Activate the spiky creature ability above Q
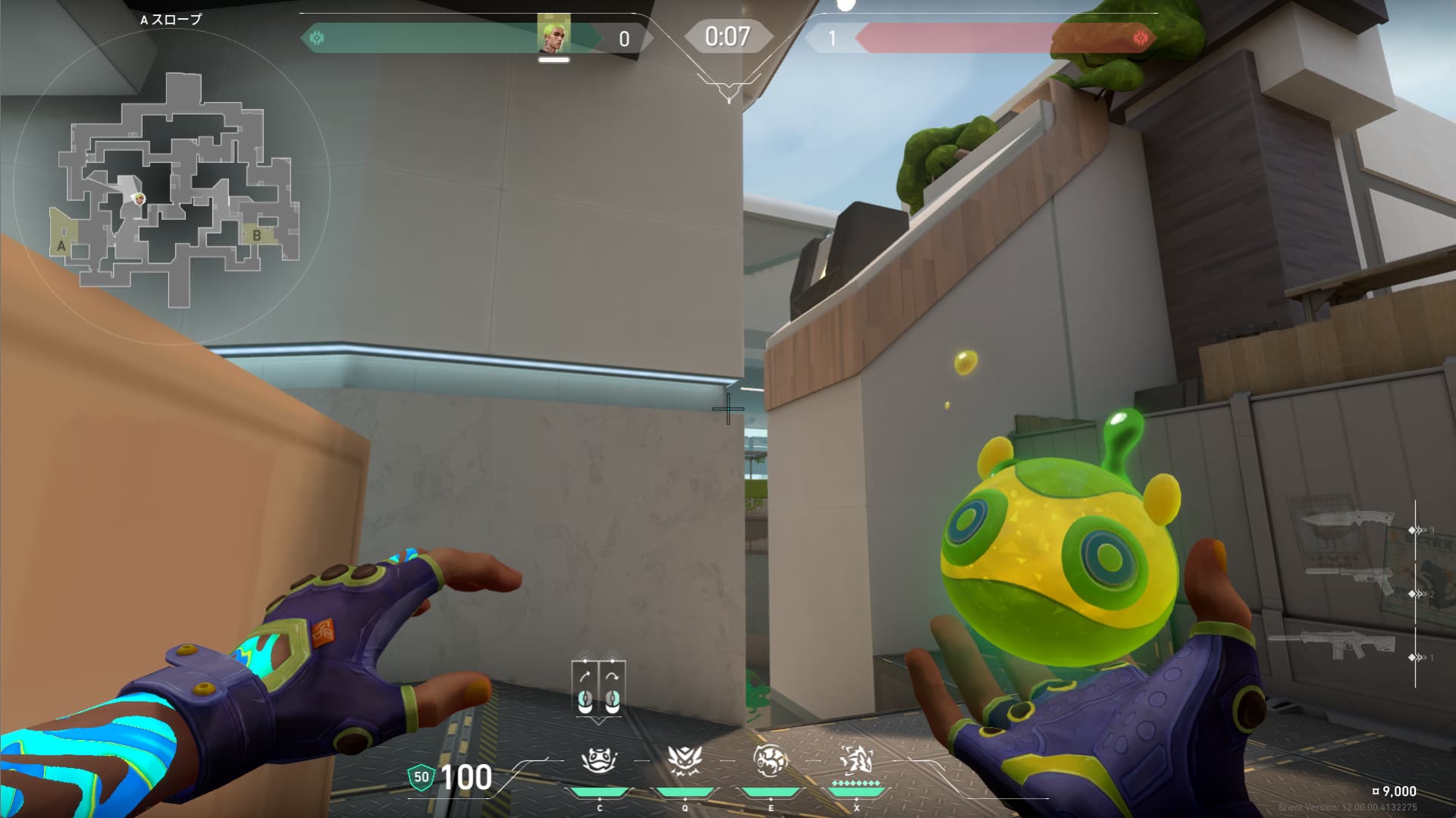The image size is (1456, 818). (685, 760)
